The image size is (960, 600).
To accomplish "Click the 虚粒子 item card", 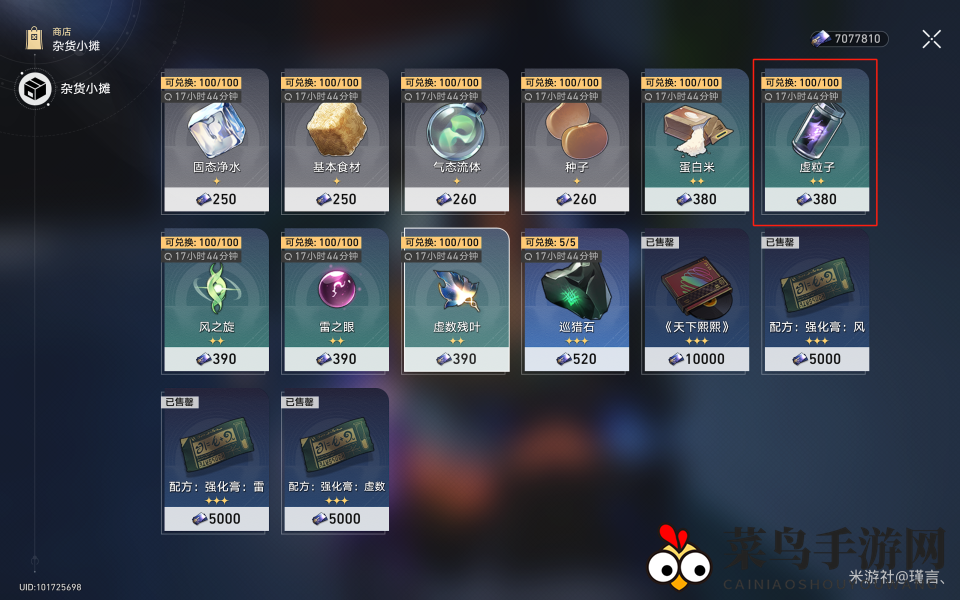I will tap(815, 140).
